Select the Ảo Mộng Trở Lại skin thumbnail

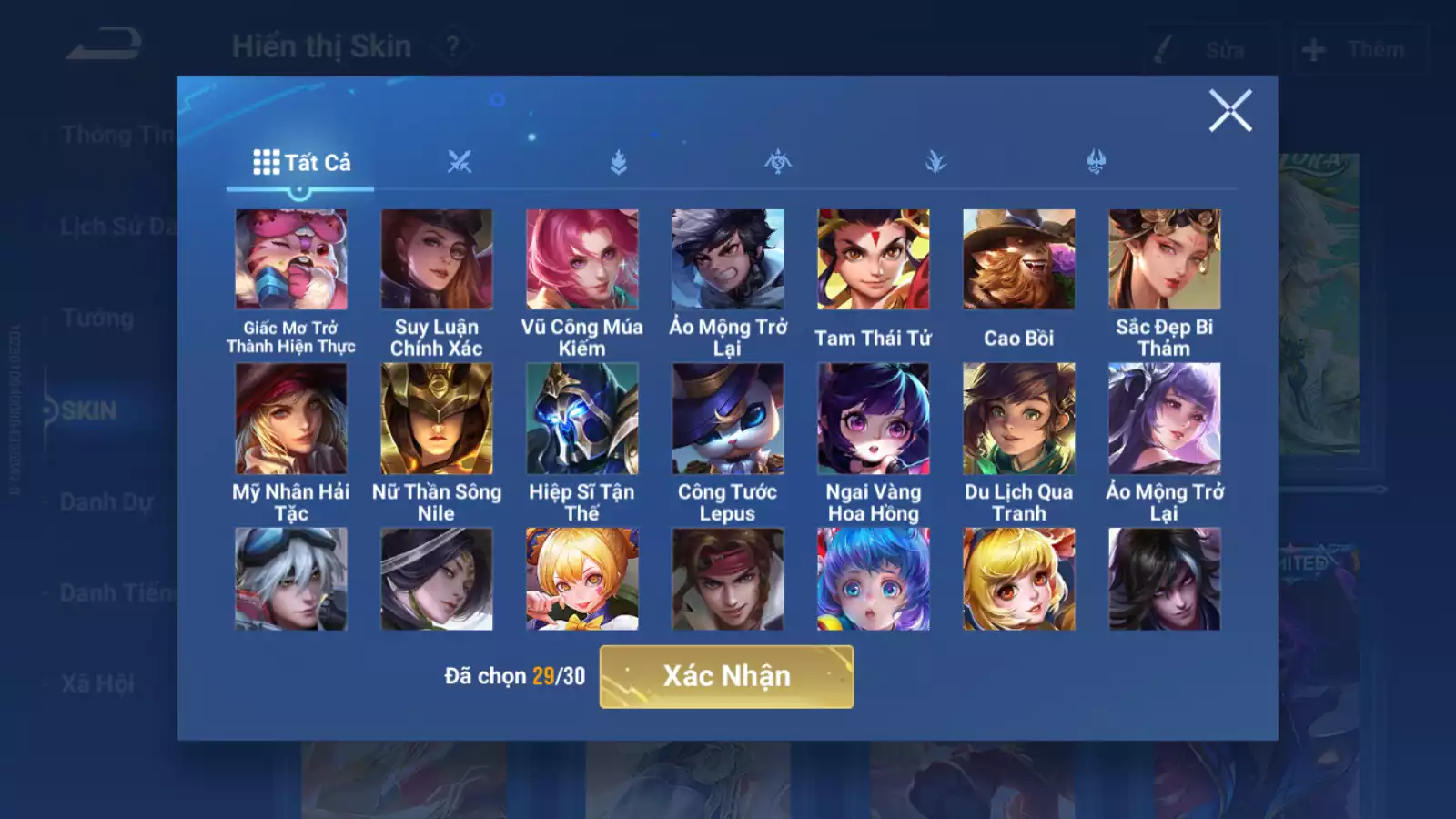(728, 259)
